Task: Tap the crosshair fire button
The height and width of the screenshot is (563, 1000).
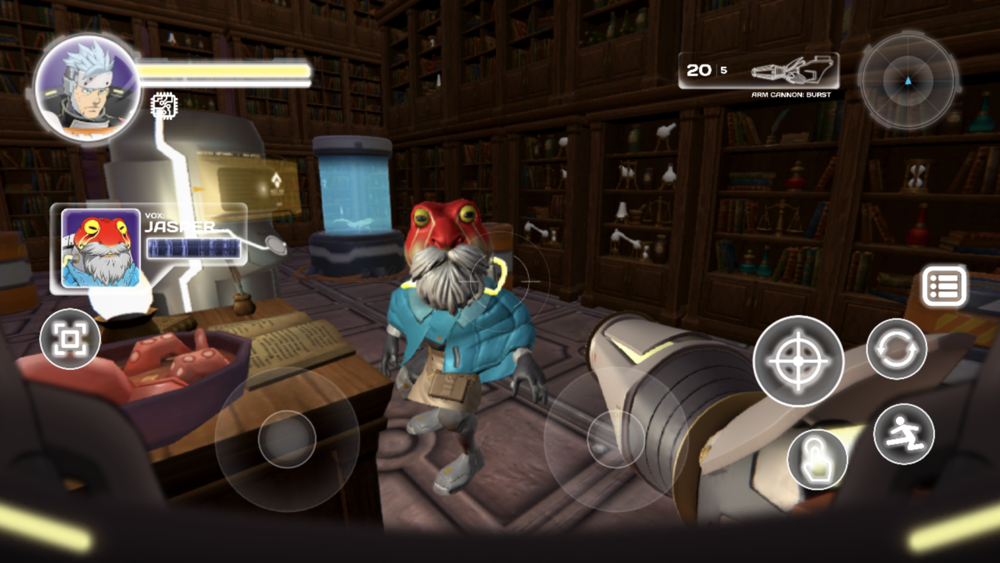Action: (x=798, y=360)
